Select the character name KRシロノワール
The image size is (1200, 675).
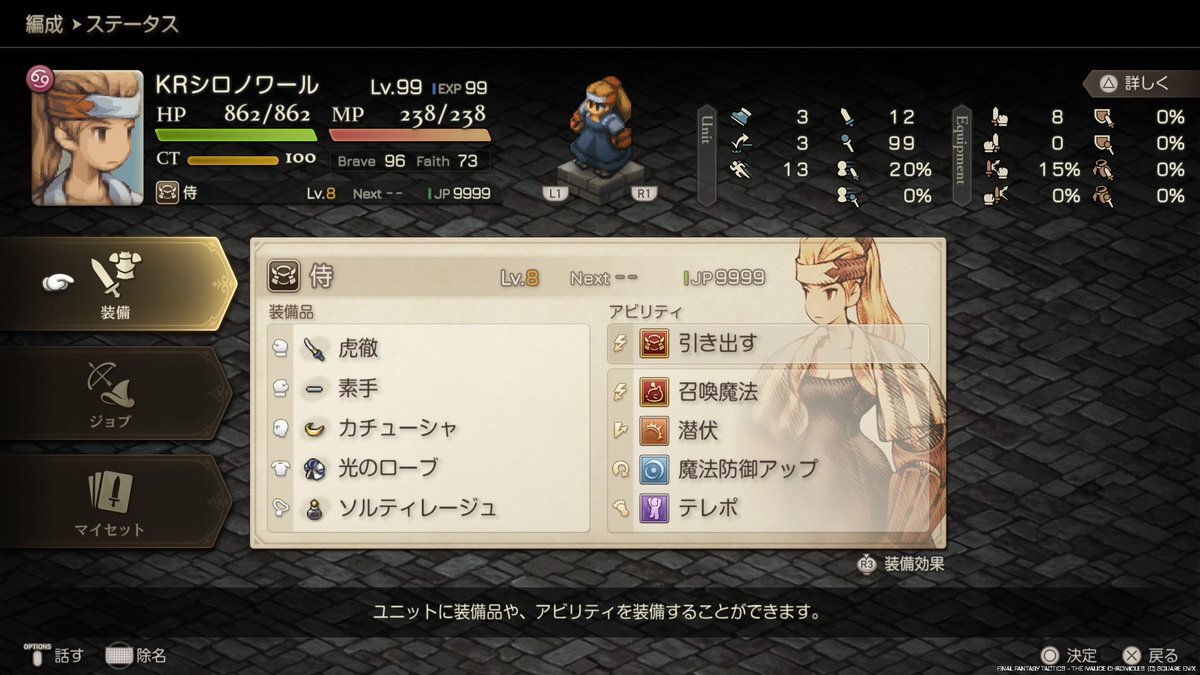(x=237, y=86)
